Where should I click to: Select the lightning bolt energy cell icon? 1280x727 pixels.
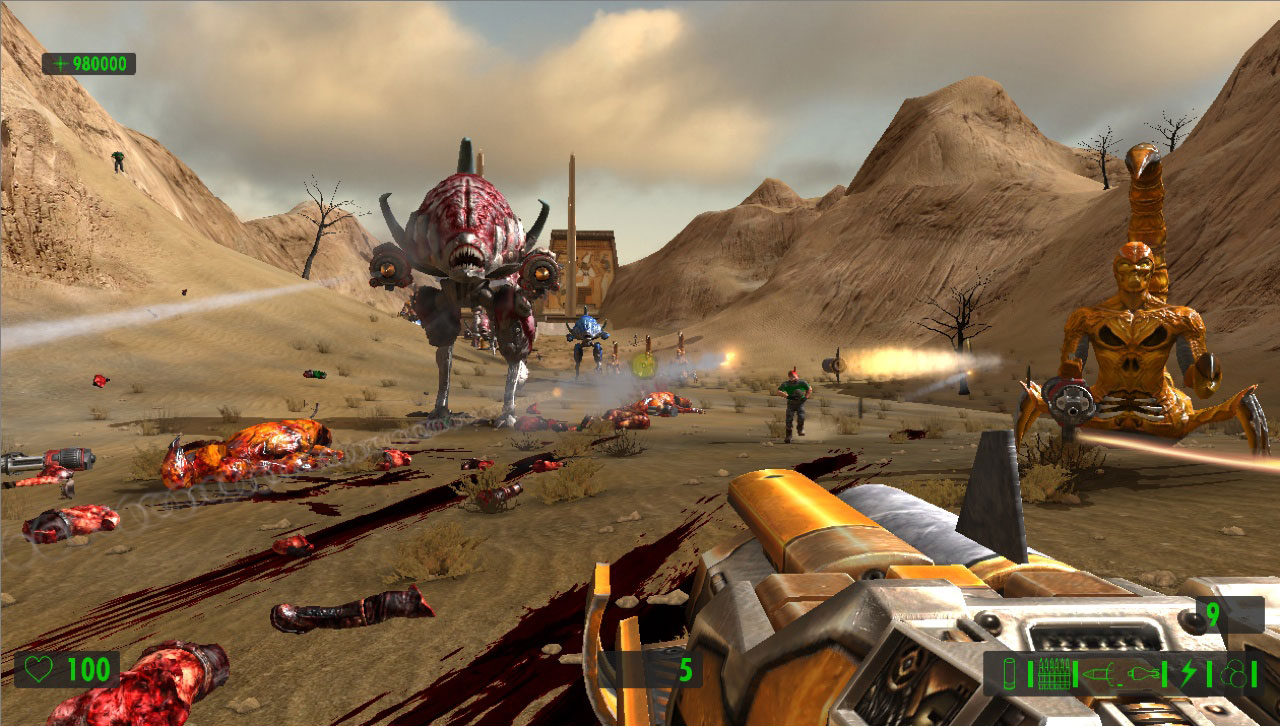click(1188, 673)
